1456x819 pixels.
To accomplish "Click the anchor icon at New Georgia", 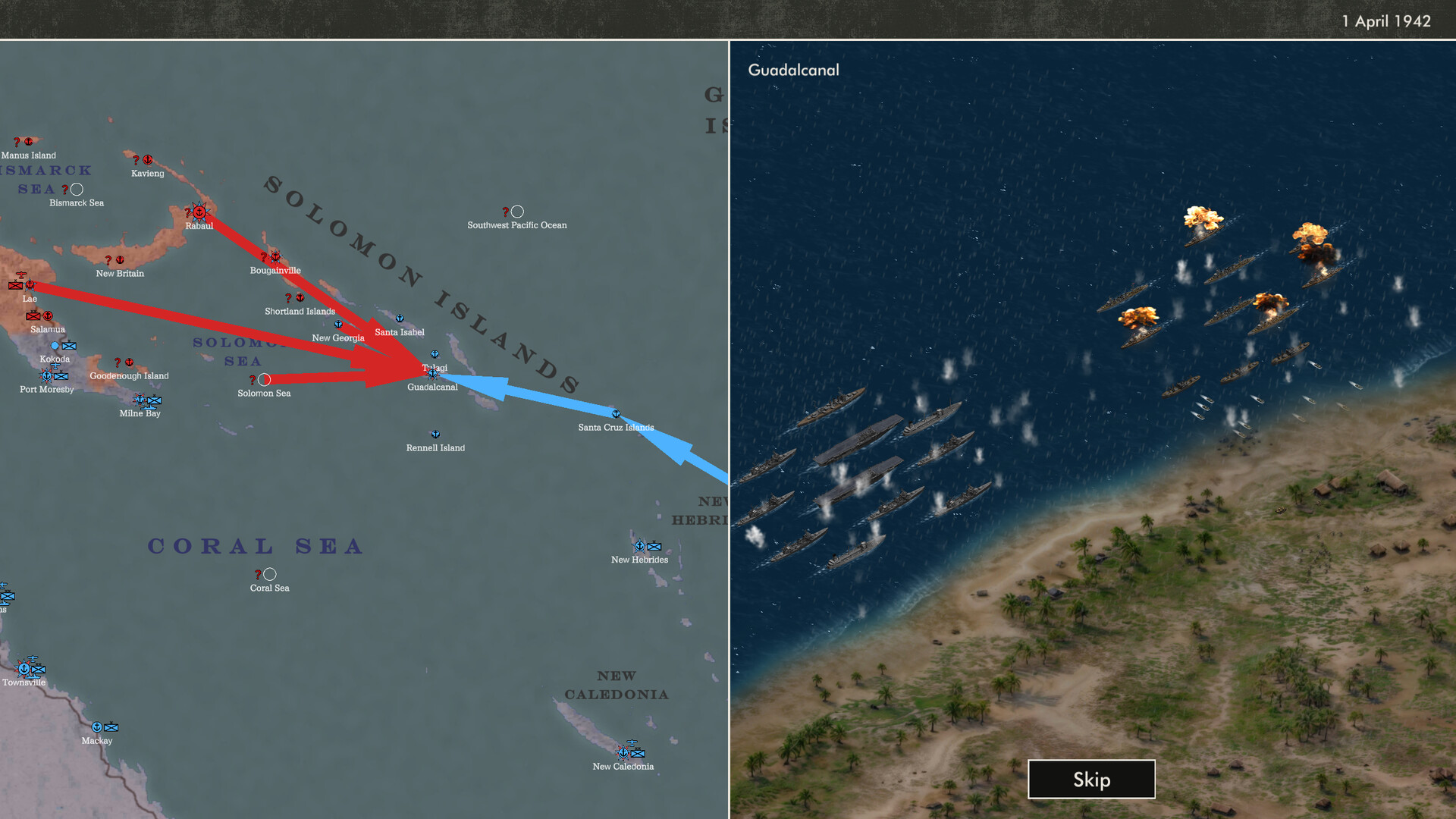I will tap(338, 323).
